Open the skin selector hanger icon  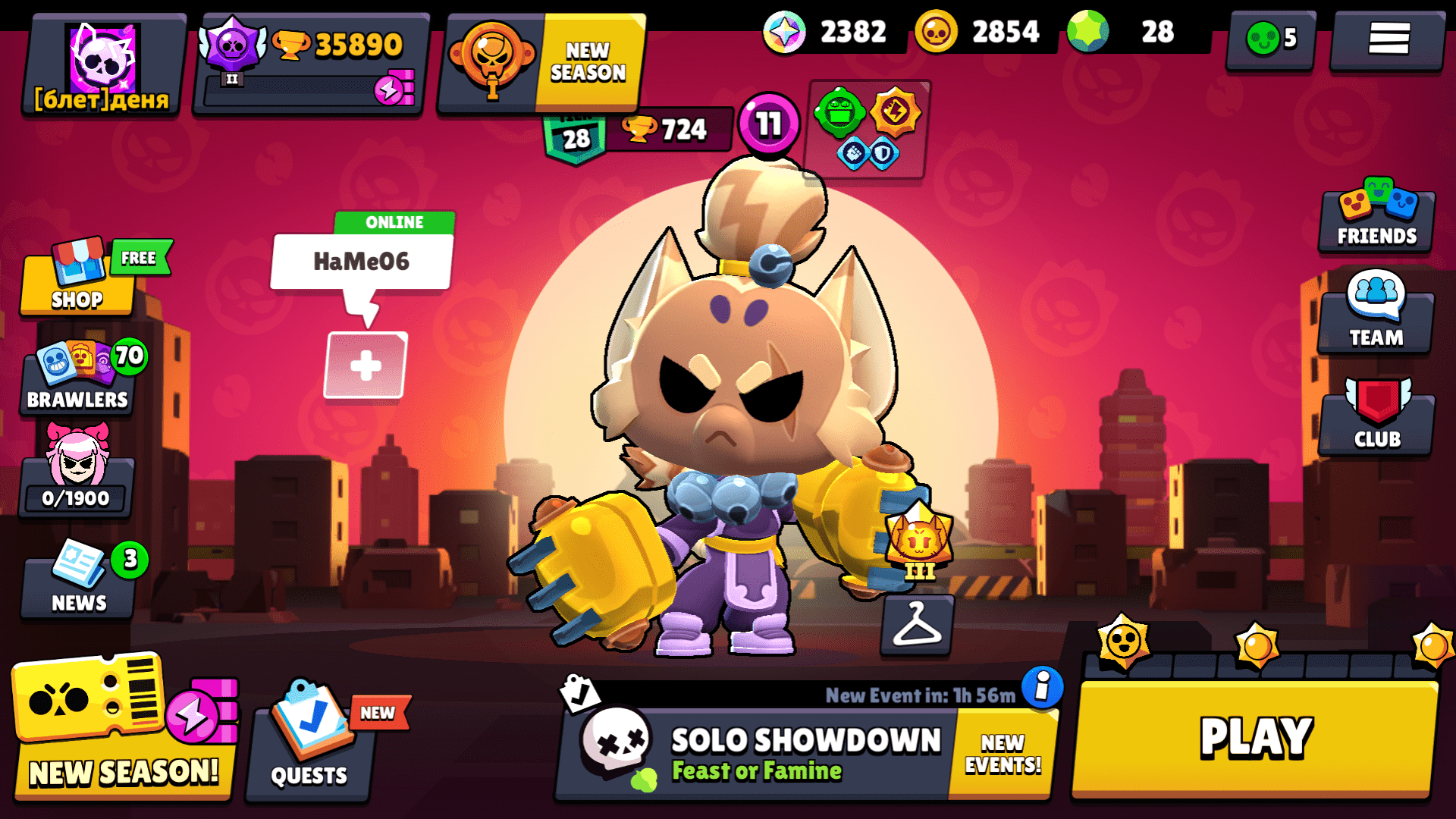click(x=916, y=626)
